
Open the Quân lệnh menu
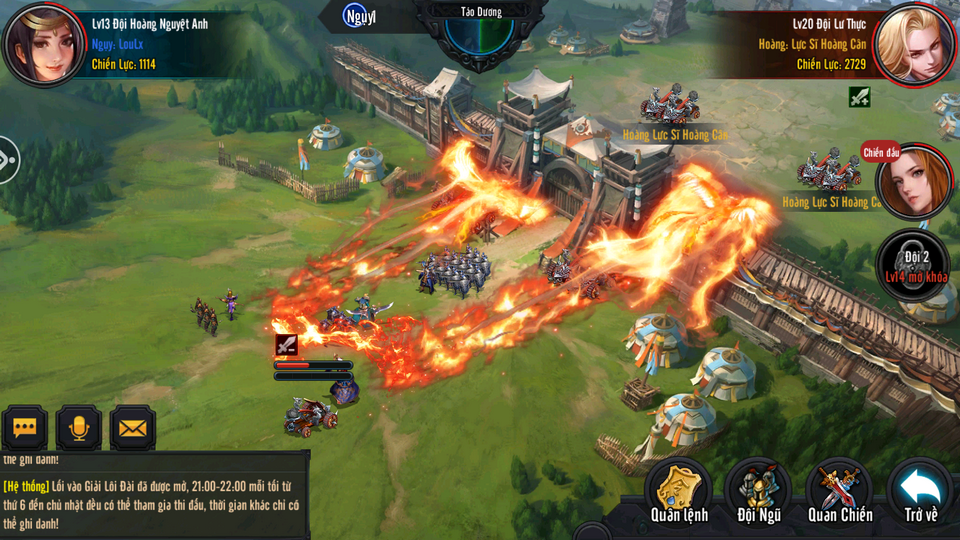[x=679, y=492]
